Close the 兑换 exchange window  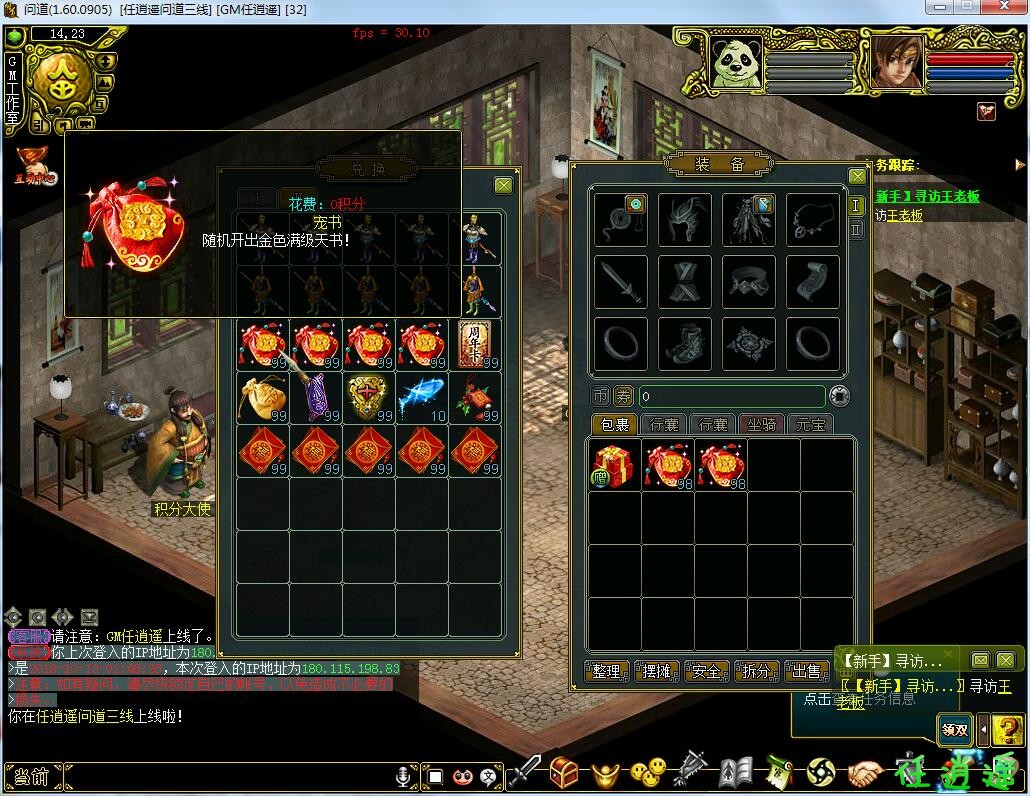[503, 185]
